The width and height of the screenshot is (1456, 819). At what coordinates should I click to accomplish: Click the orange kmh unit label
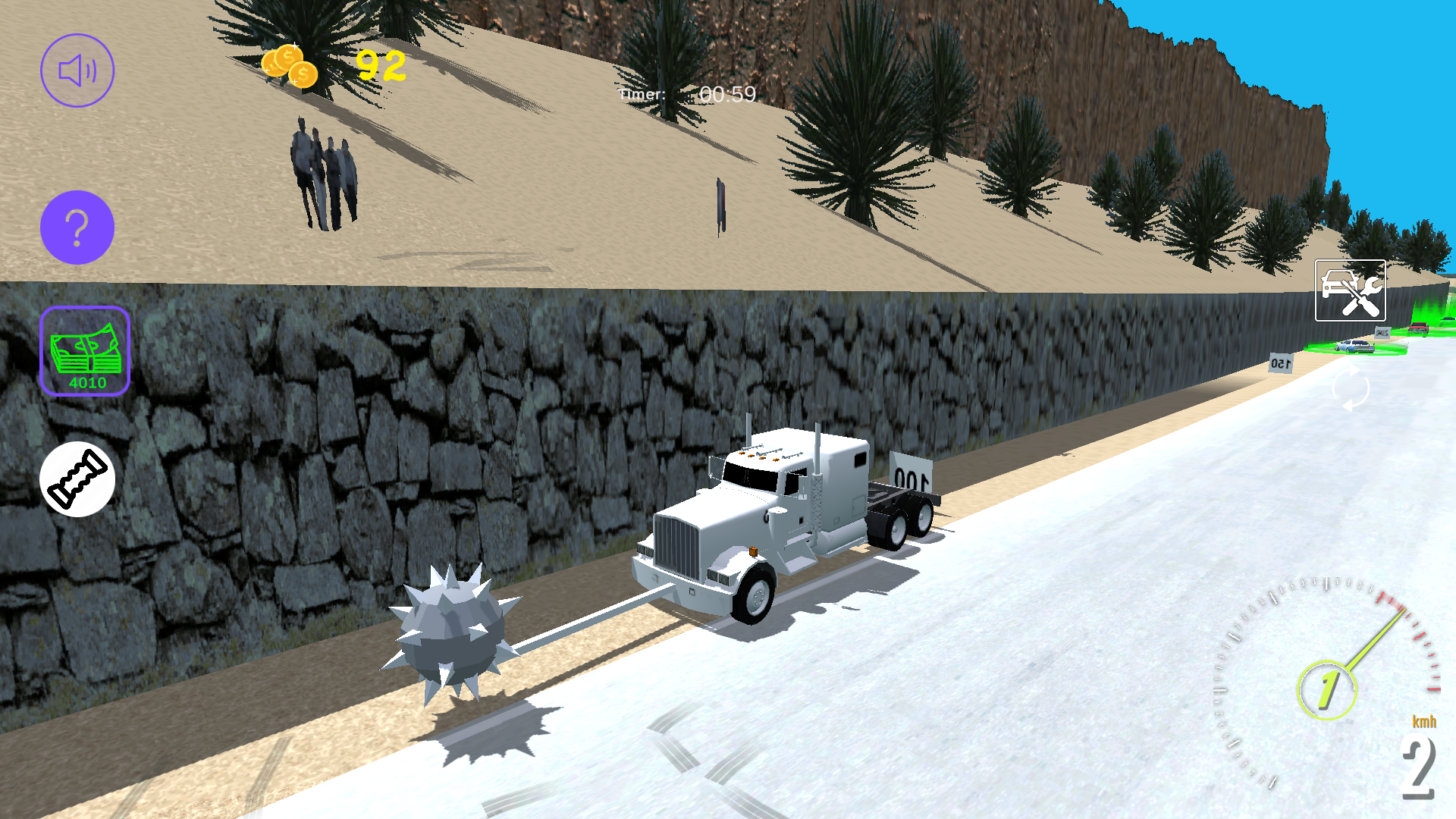coord(1423,723)
